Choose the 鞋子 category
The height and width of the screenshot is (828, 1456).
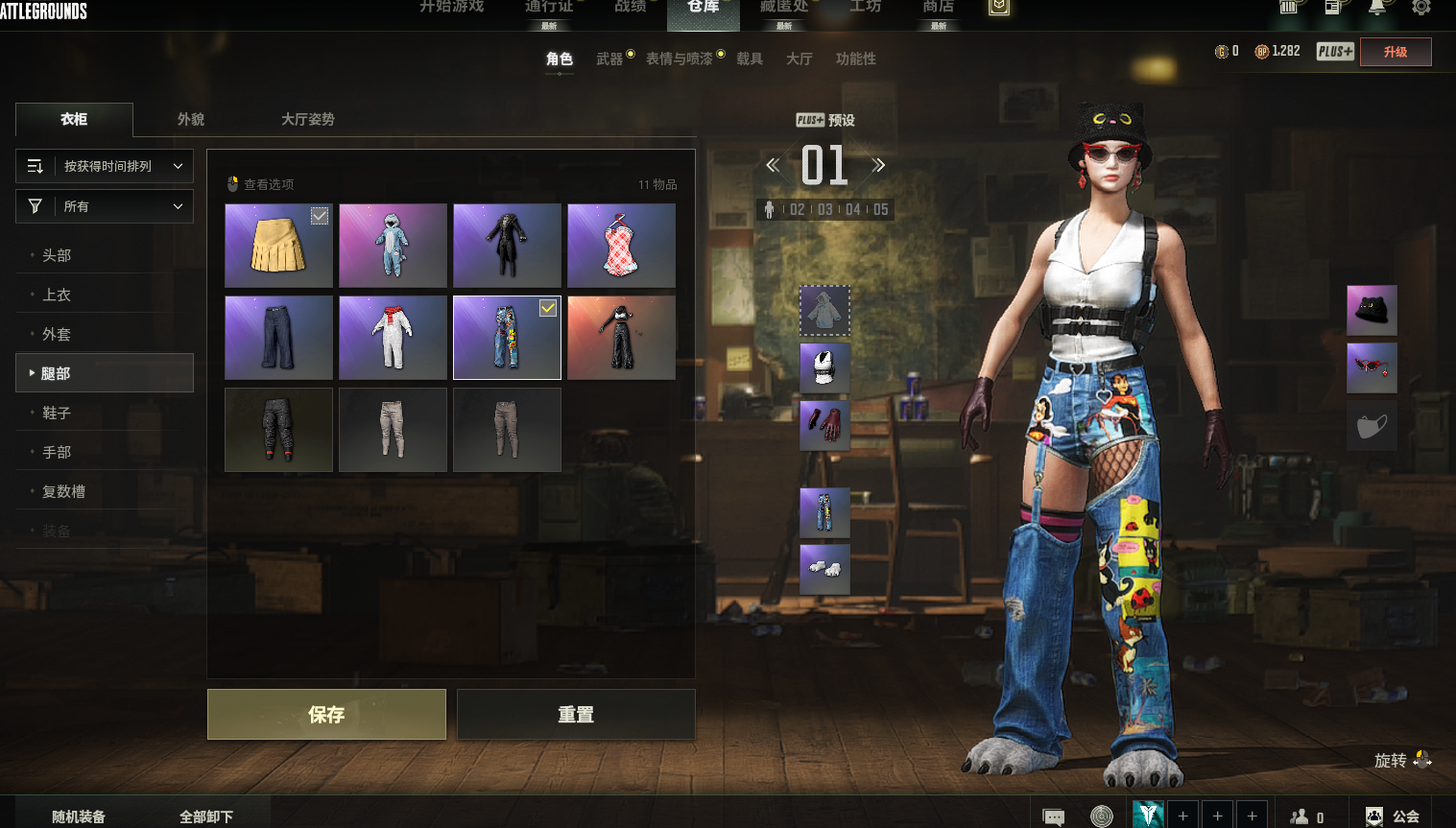(57, 413)
